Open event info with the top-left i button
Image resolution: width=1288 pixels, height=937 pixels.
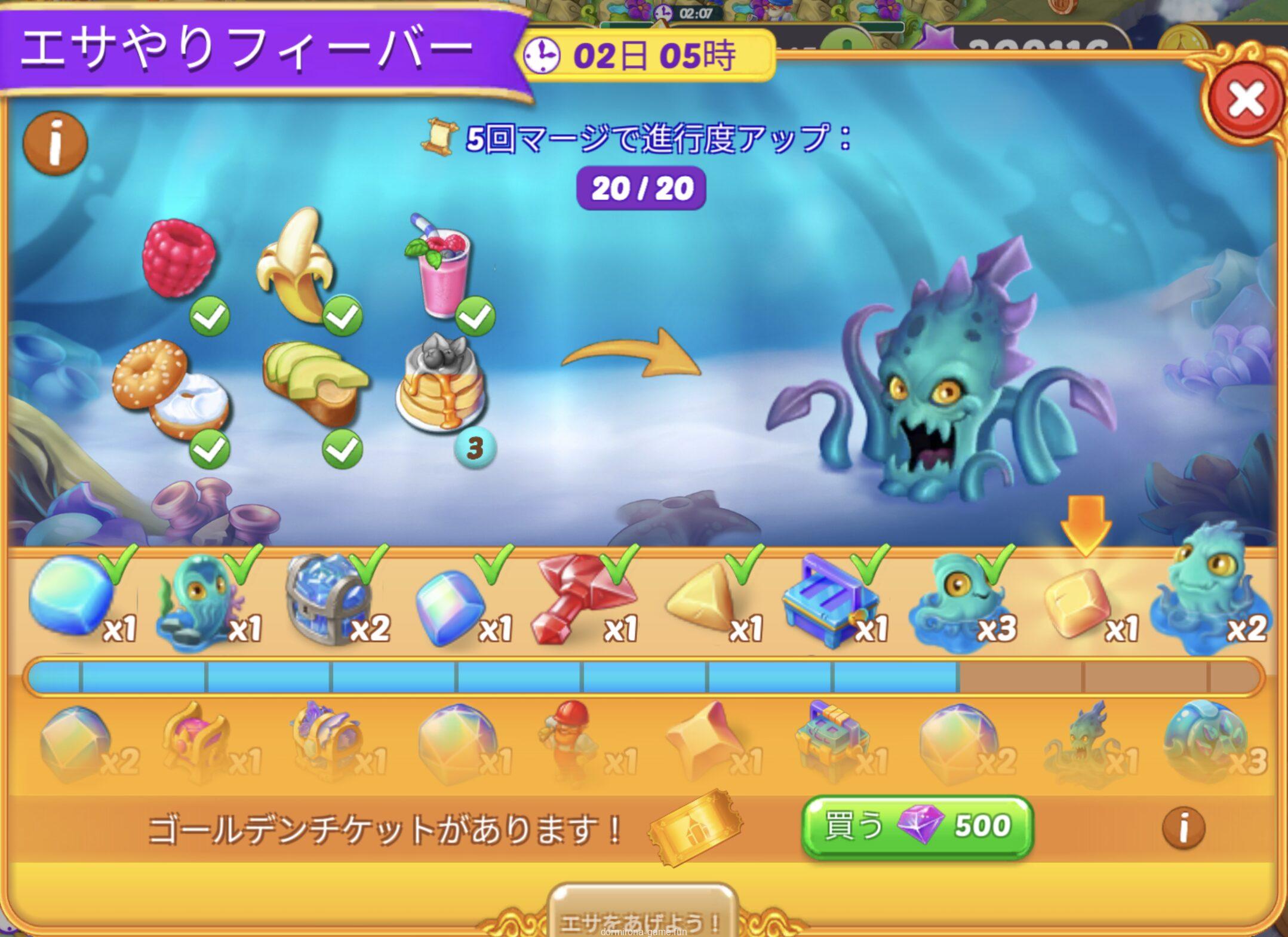55,143
